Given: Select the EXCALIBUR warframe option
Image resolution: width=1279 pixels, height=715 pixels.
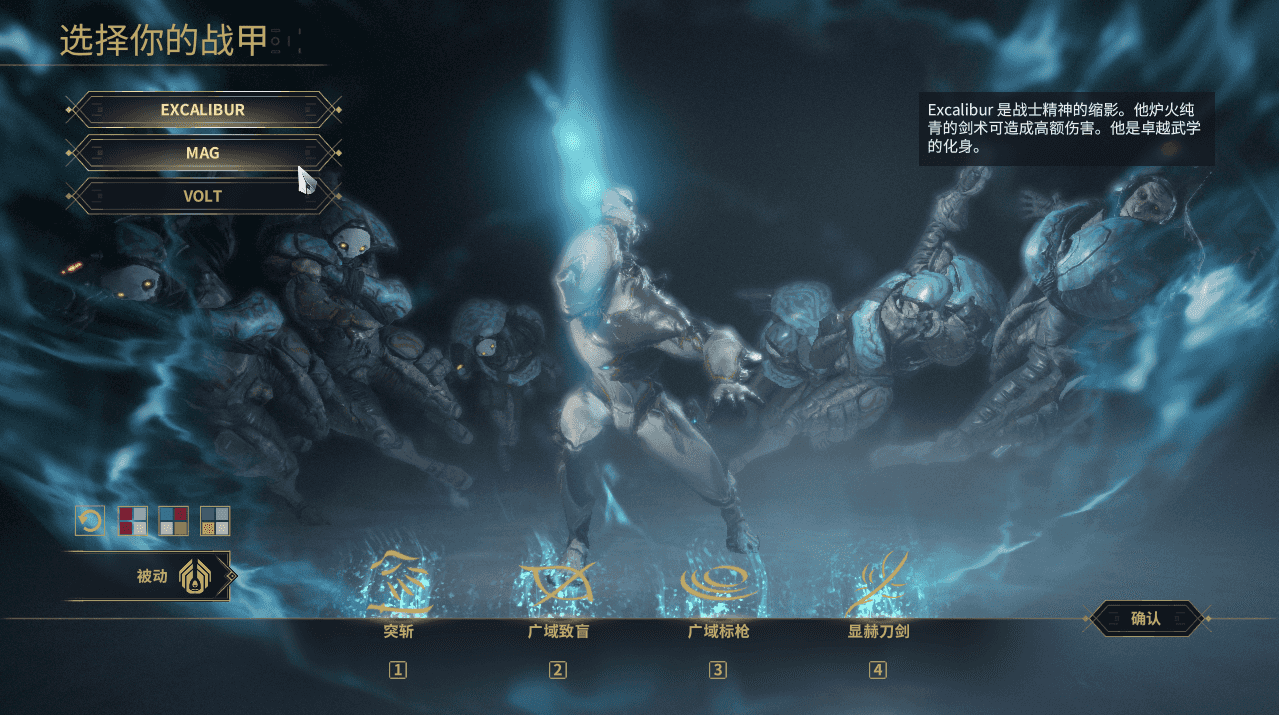Looking at the screenshot, I should coord(203,110).
